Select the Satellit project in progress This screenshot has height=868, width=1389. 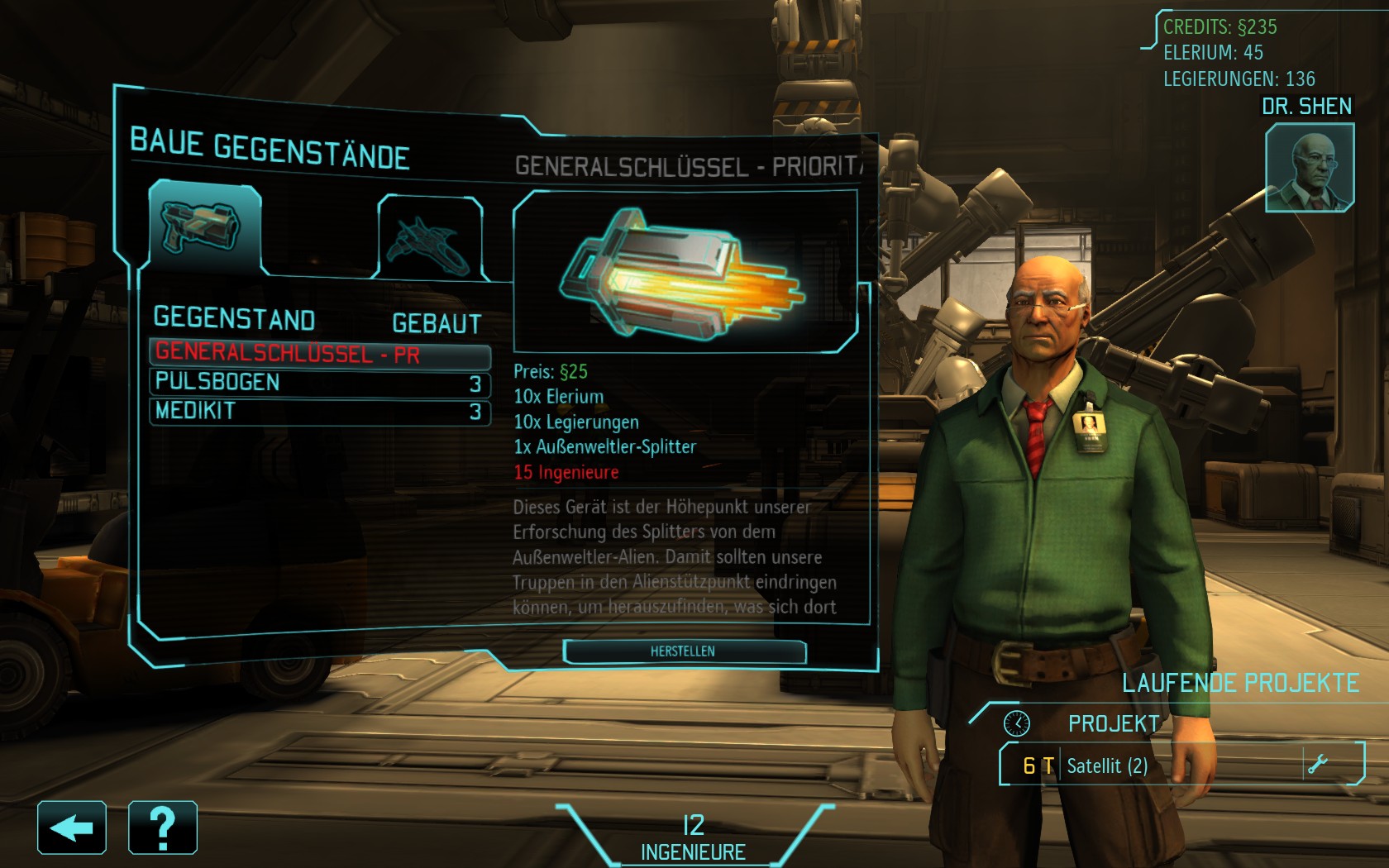point(1157,765)
